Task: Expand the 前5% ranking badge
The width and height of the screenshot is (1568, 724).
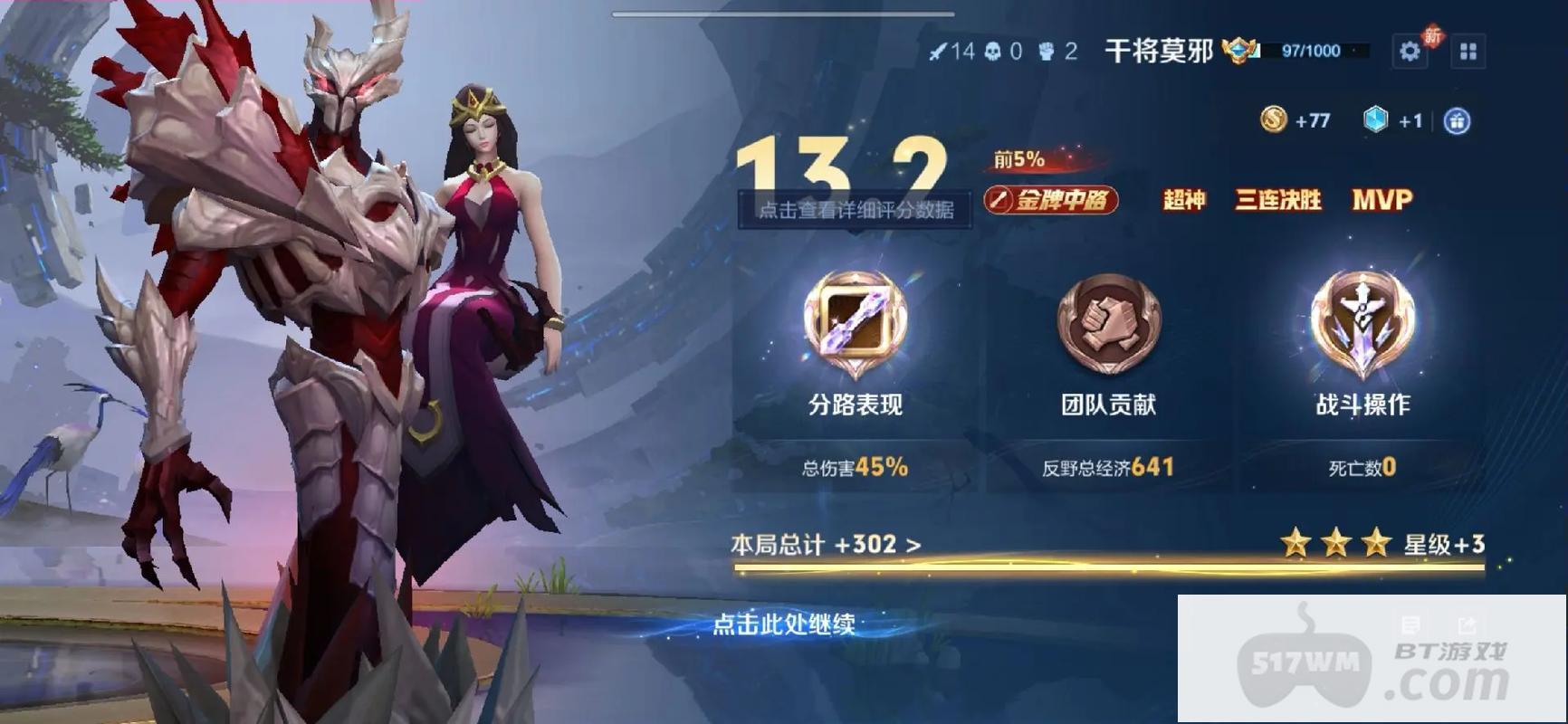Action: 1018,159
